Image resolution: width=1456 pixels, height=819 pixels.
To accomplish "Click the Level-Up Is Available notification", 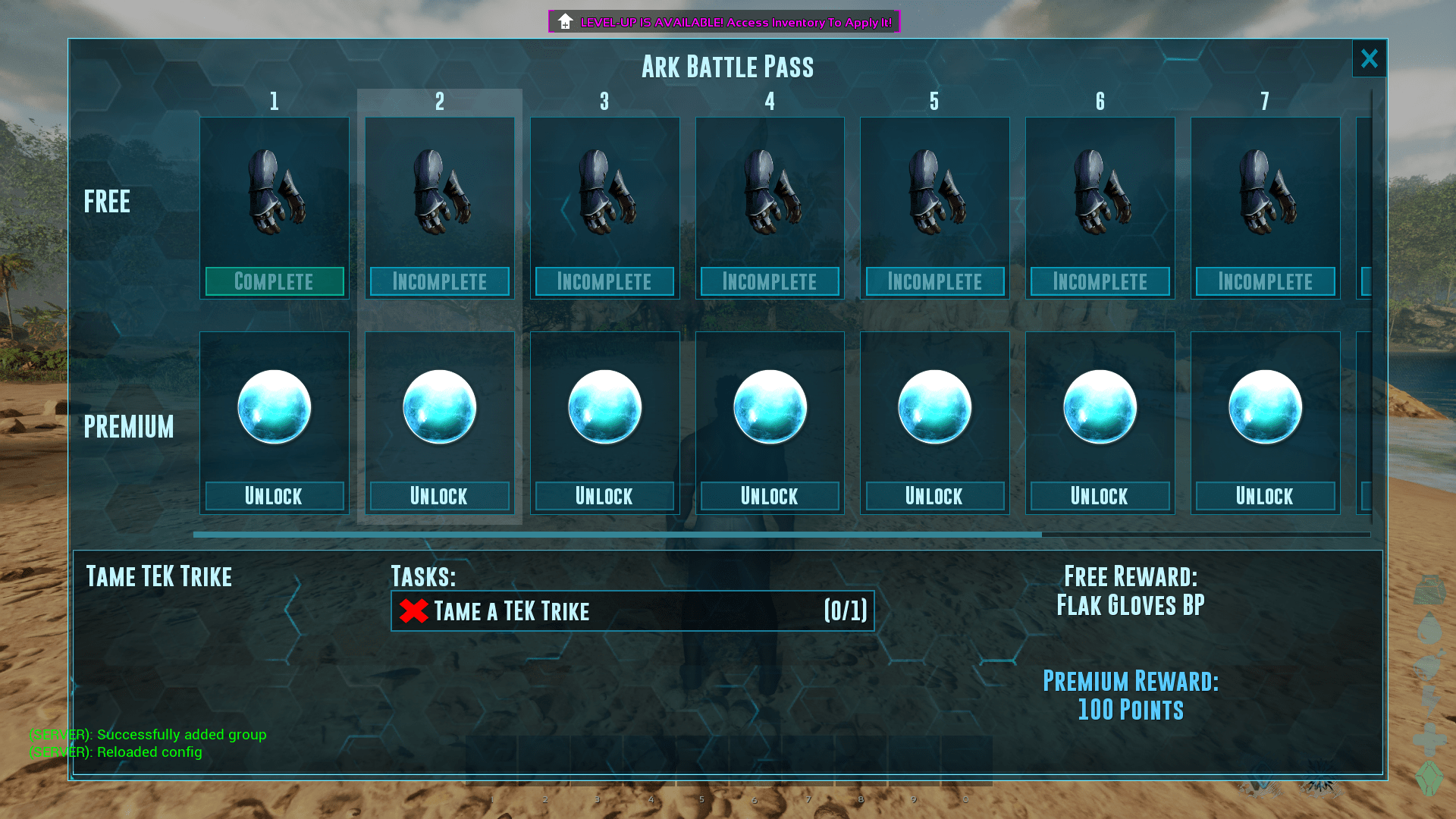I will pyautogui.click(x=724, y=22).
